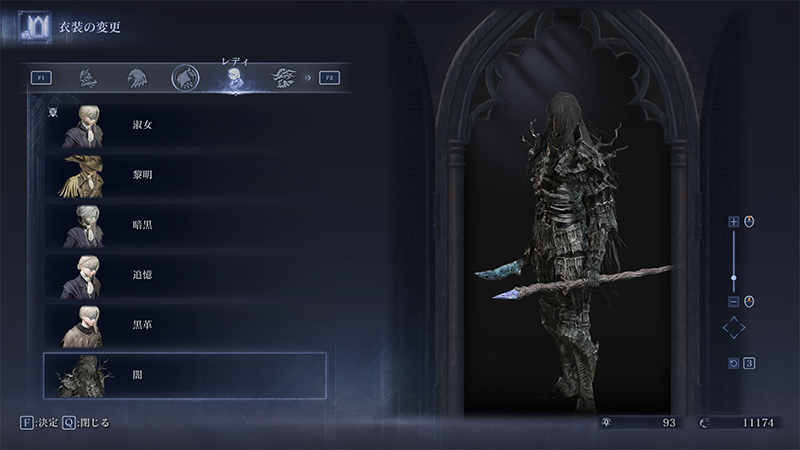Image resolution: width=800 pixels, height=450 pixels.
Task: Switch to the レディ character tab
Action: coord(233,78)
